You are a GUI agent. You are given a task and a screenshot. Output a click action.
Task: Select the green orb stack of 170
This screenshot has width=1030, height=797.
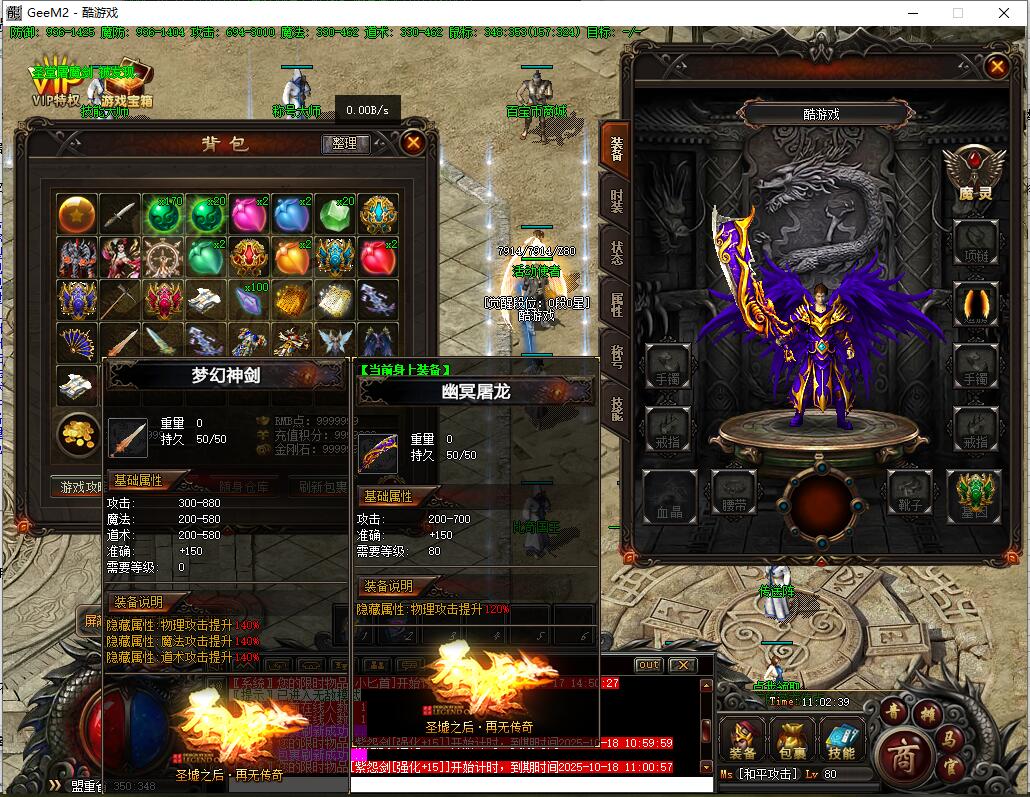[x=162, y=214]
